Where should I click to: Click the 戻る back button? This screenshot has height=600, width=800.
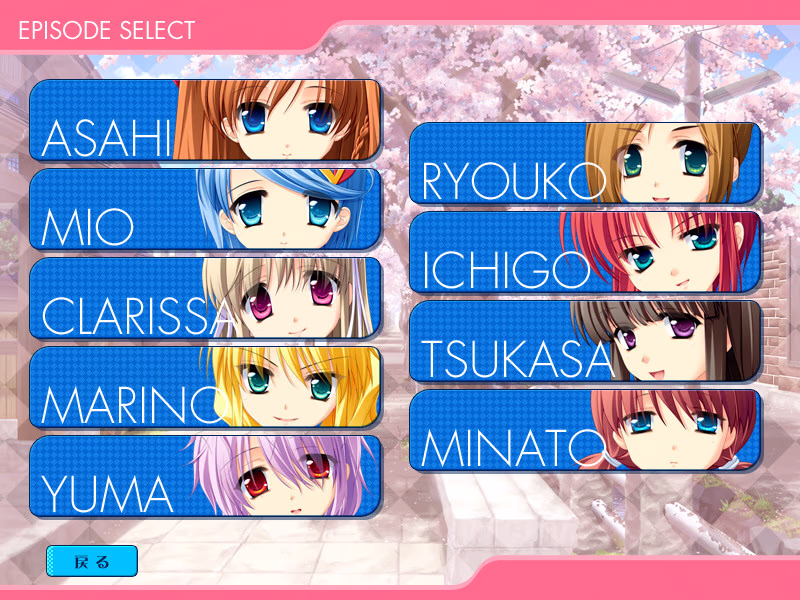(x=92, y=561)
